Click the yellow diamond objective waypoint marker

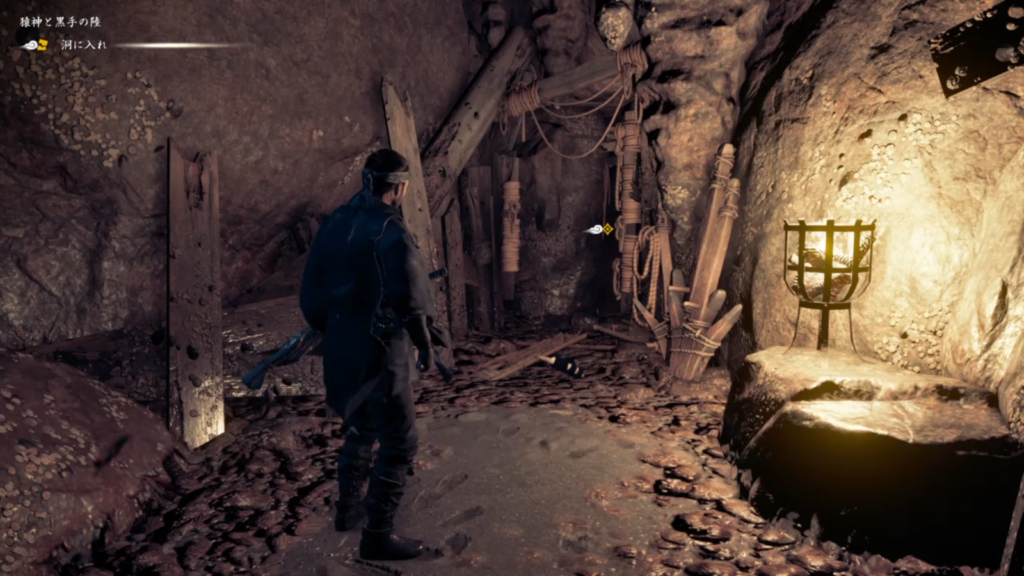(x=607, y=229)
